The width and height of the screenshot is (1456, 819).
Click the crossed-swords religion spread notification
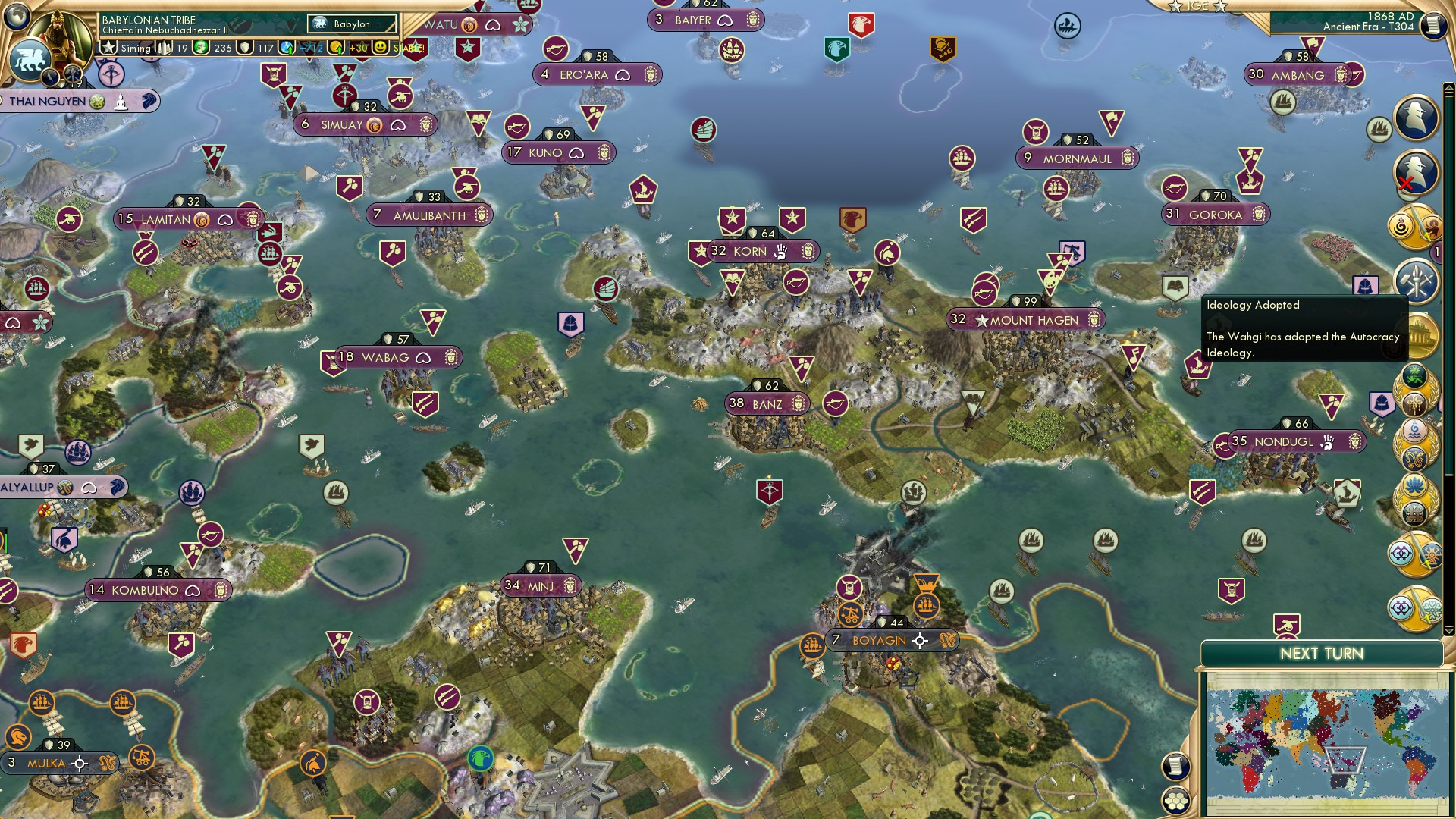point(1415,225)
